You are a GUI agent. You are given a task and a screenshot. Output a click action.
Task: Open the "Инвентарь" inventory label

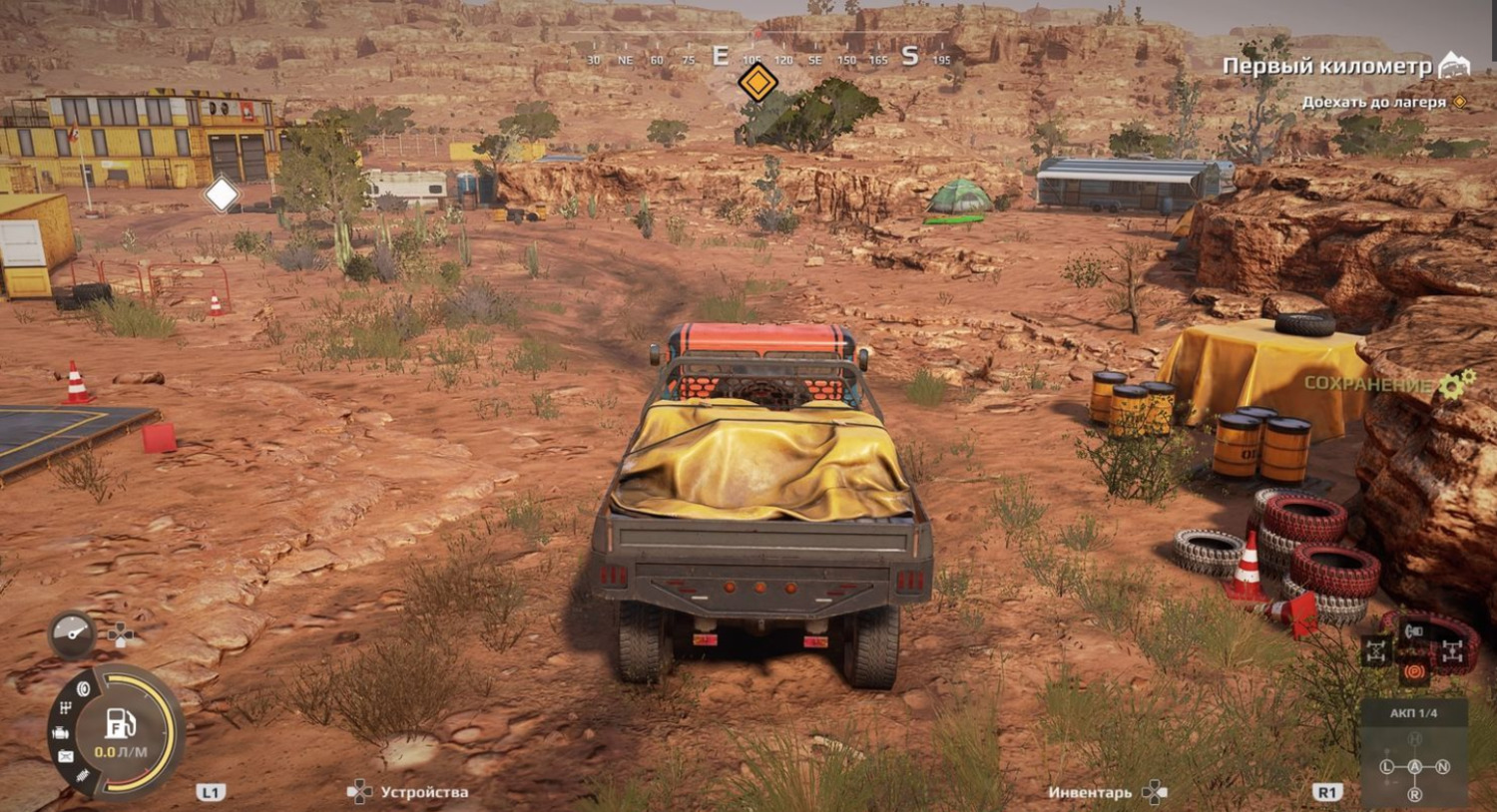pos(1090,792)
